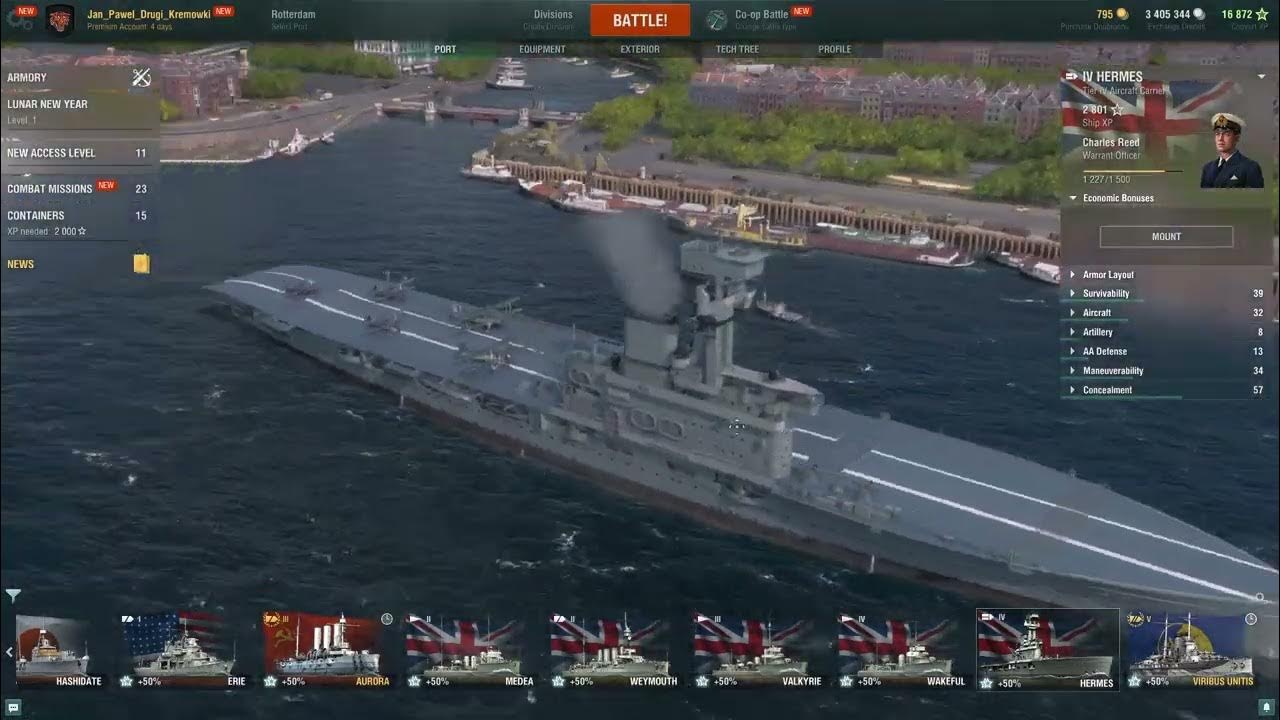Switch to the TECH TREE tab
Viewport: 1280px width, 720px height.
pos(737,48)
